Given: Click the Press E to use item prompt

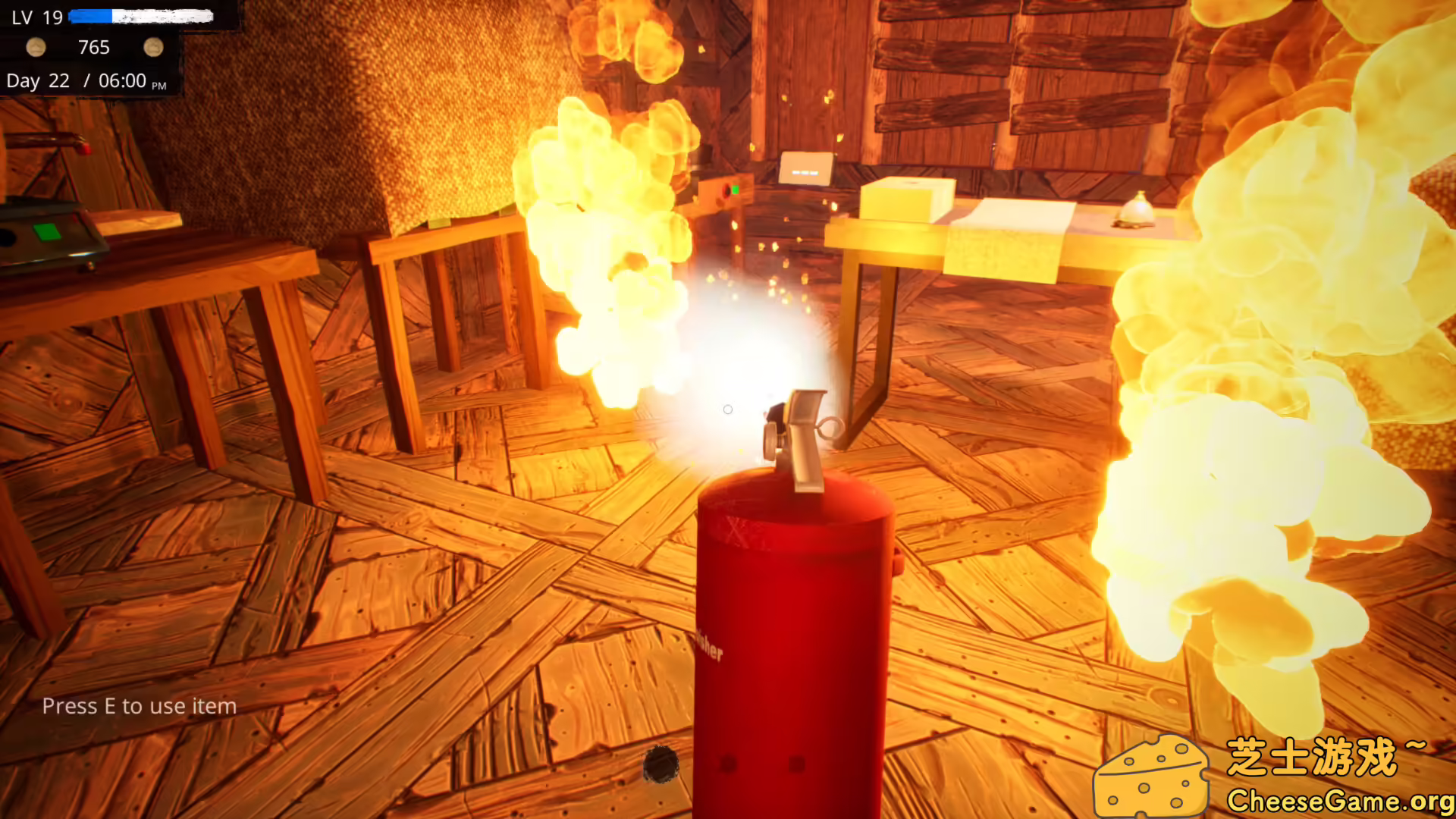Looking at the screenshot, I should 140,706.
